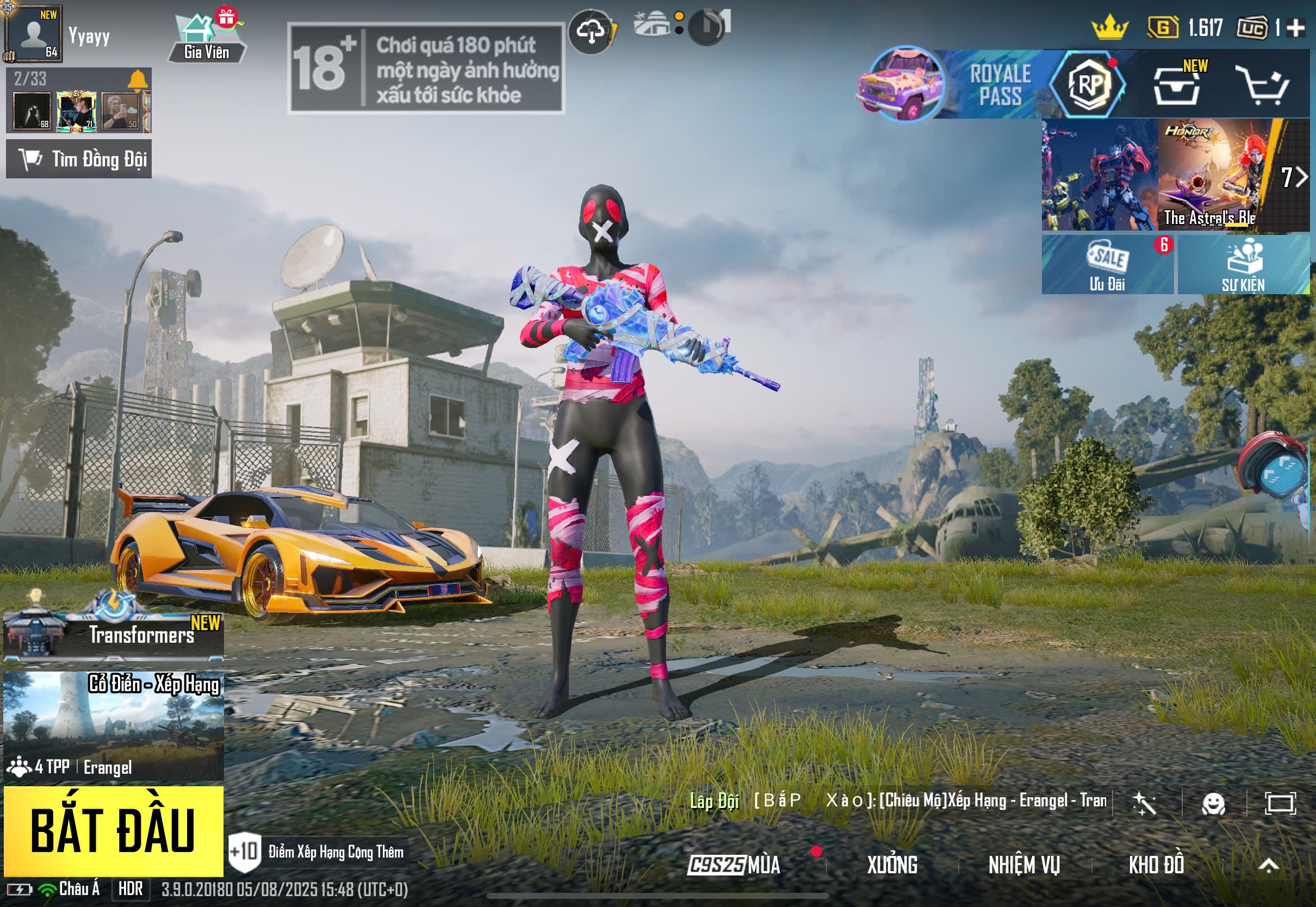The width and height of the screenshot is (1316, 907).
Task: Open the smiley emote icon
Action: pyautogui.click(x=1213, y=804)
